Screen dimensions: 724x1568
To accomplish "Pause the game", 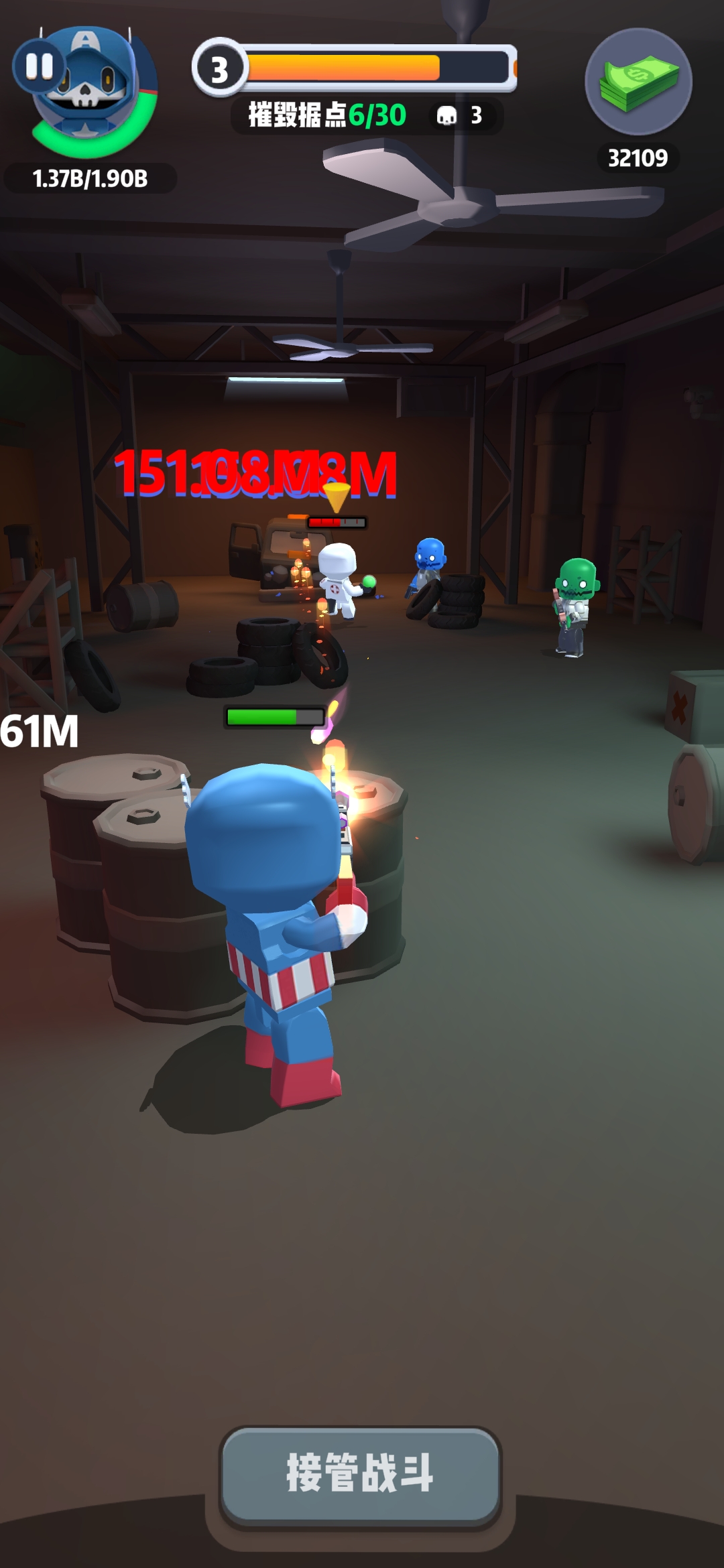I will click(x=39, y=66).
